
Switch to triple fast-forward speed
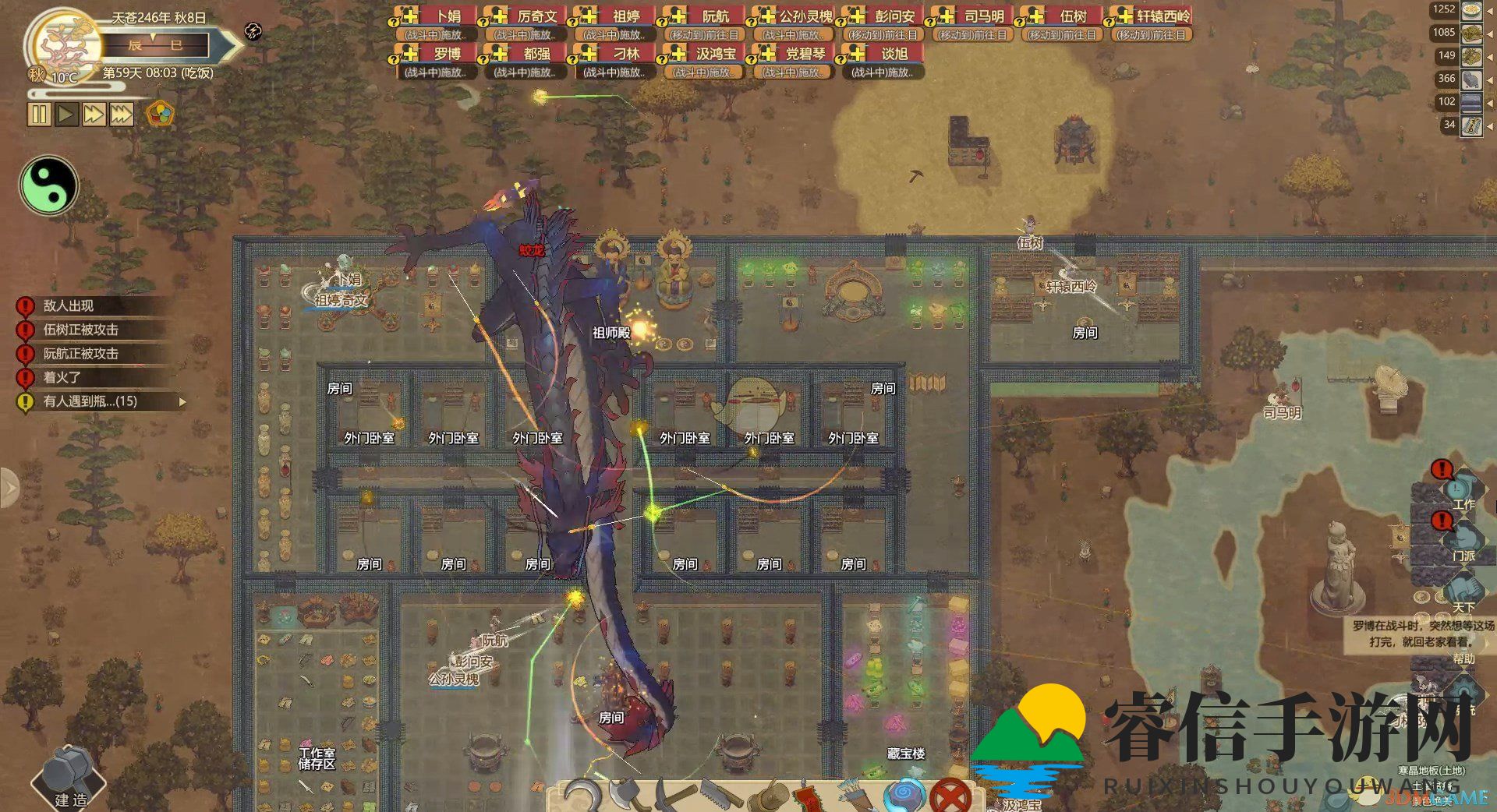coord(121,115)
